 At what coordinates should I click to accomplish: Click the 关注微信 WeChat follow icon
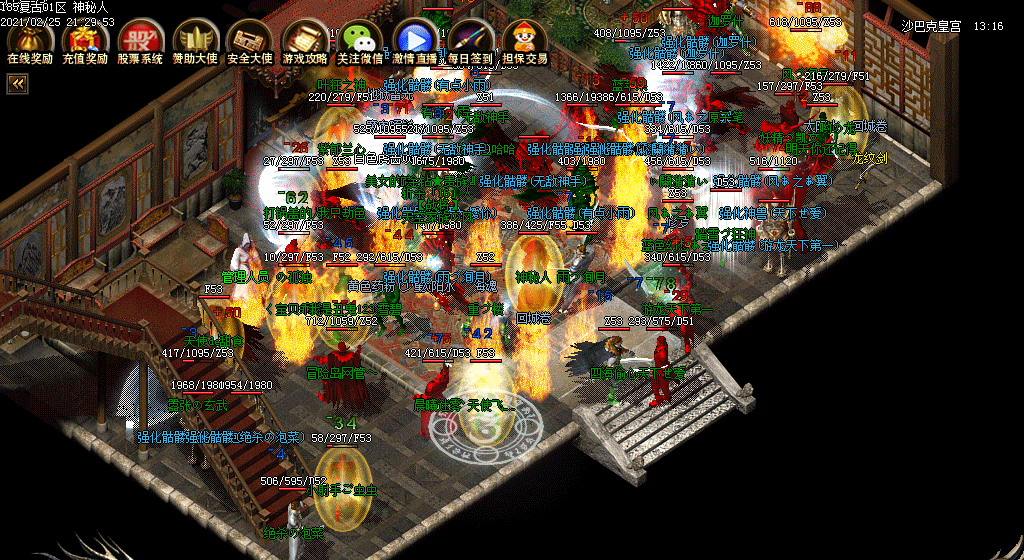(x=360, y=40)
